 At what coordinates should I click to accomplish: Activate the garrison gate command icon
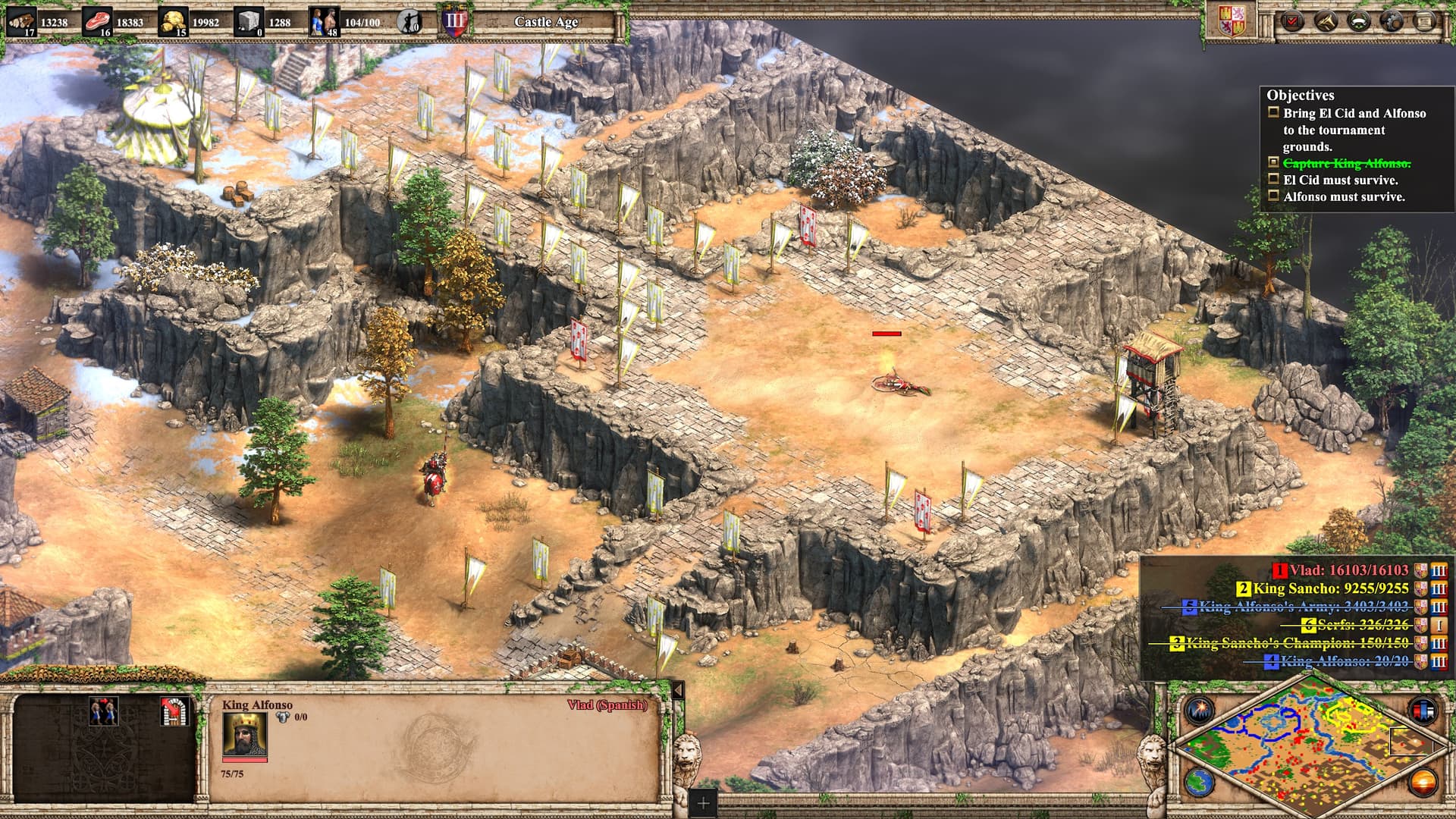(x=174, y=712)
